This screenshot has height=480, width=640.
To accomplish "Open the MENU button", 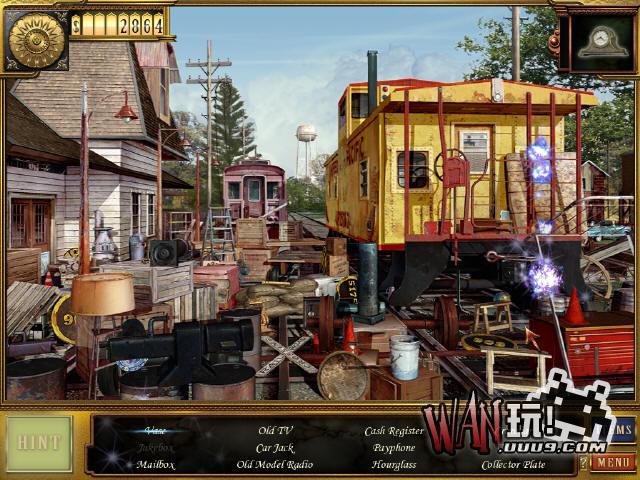I will [612, 463].
